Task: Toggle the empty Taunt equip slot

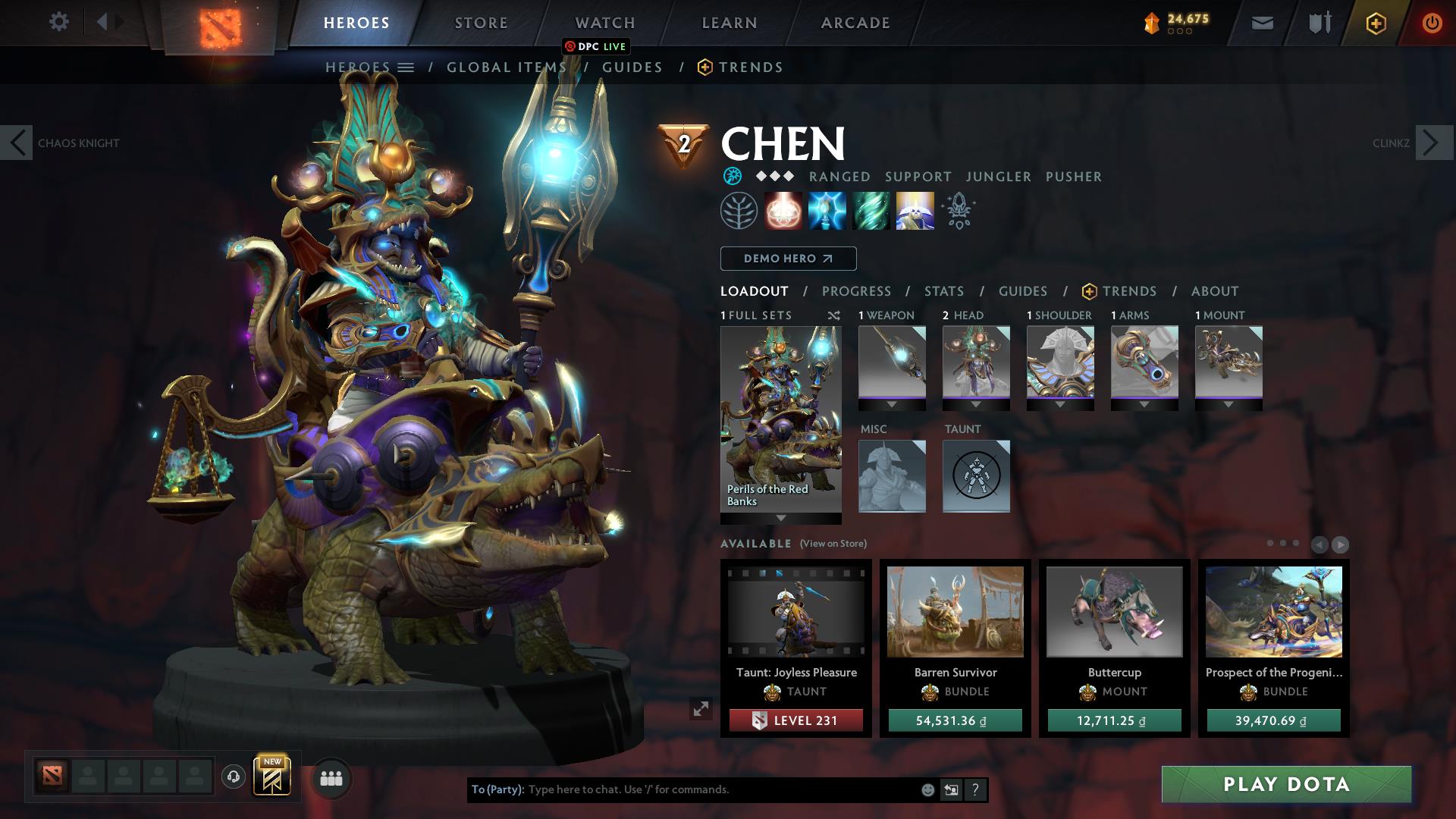Action: [976, 476]
